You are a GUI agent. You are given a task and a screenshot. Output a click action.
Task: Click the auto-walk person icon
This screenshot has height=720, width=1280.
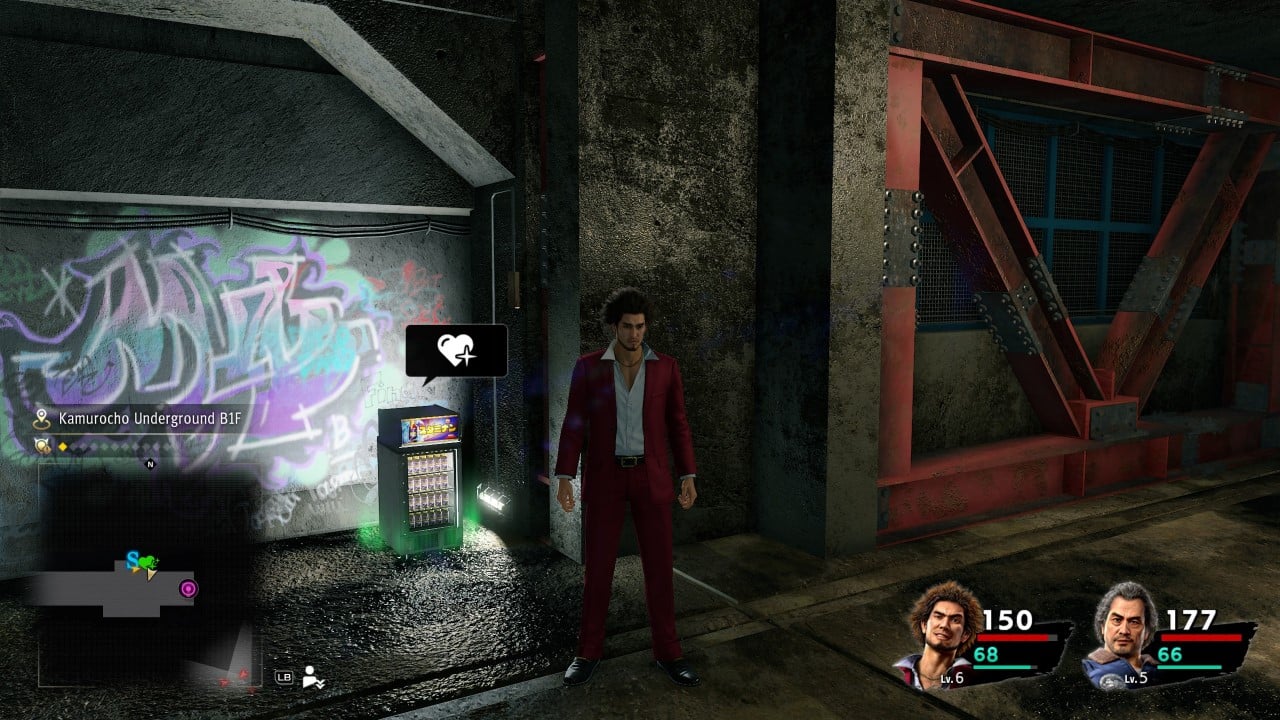tap(313, 677)
